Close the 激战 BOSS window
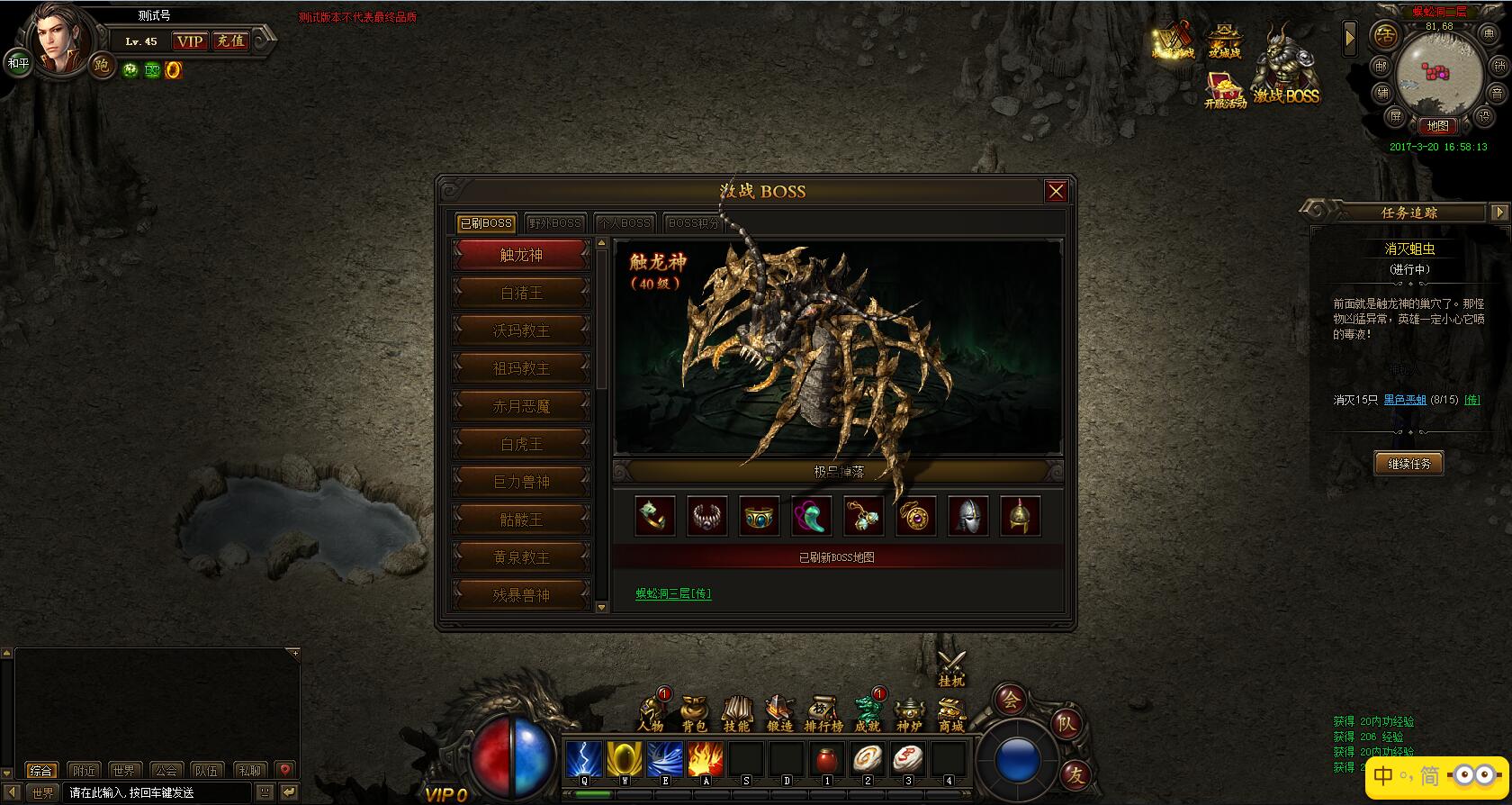1512x805 pixels. point(1056,191)
